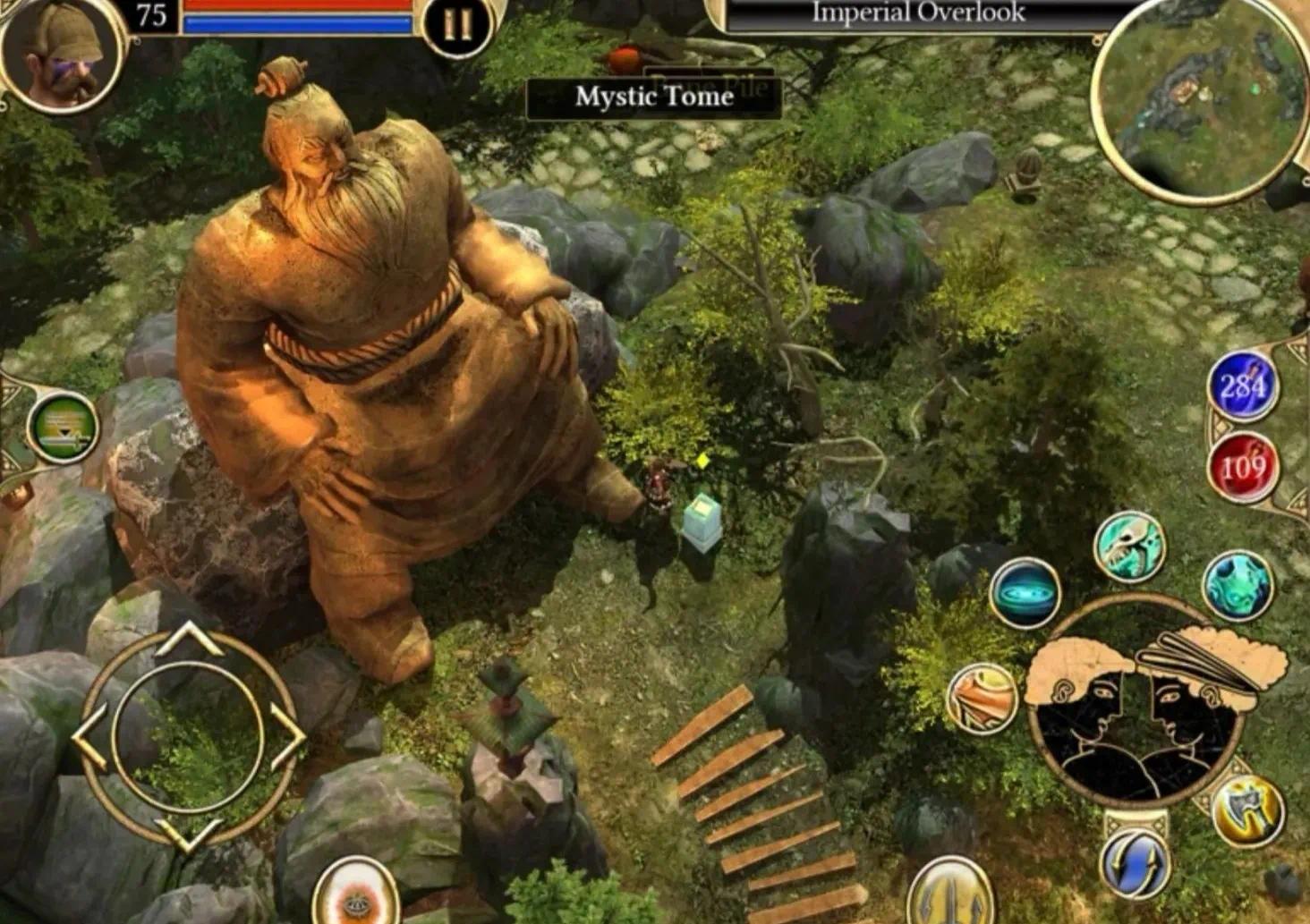1310x924 pixels.
Task: Tap the virtual joystick's down arrow
Action: 188,835
